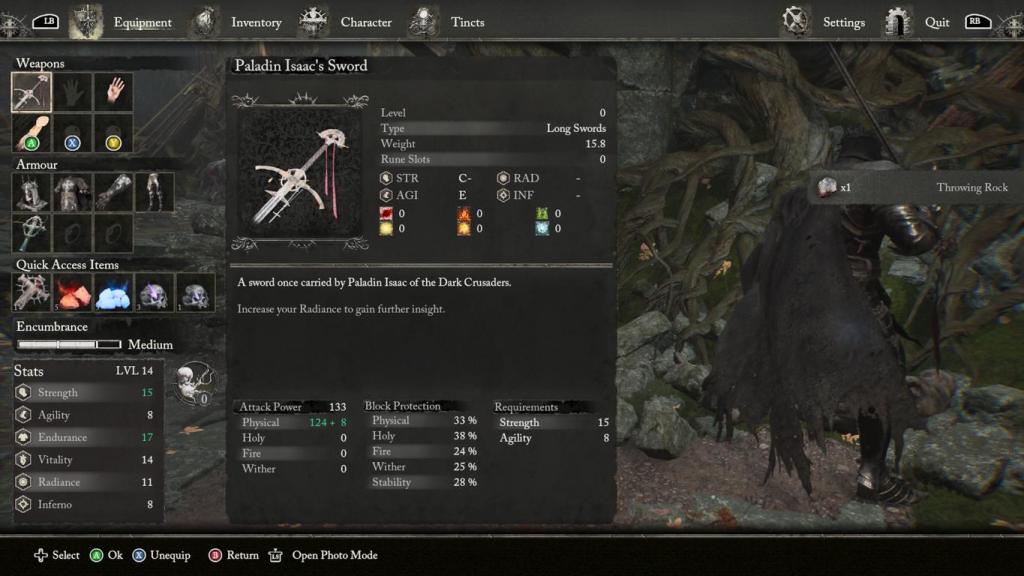
Task: Select the red crystal quick access item
Action: 72,292
